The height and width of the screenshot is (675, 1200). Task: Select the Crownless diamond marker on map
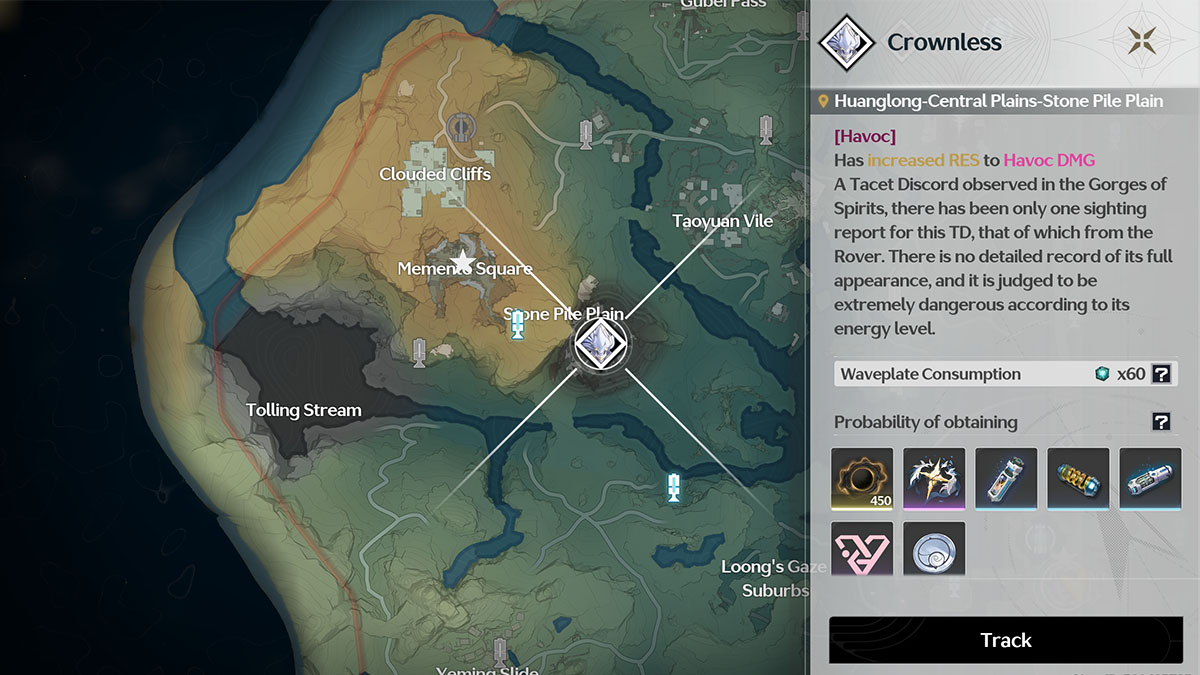(600, 343)
